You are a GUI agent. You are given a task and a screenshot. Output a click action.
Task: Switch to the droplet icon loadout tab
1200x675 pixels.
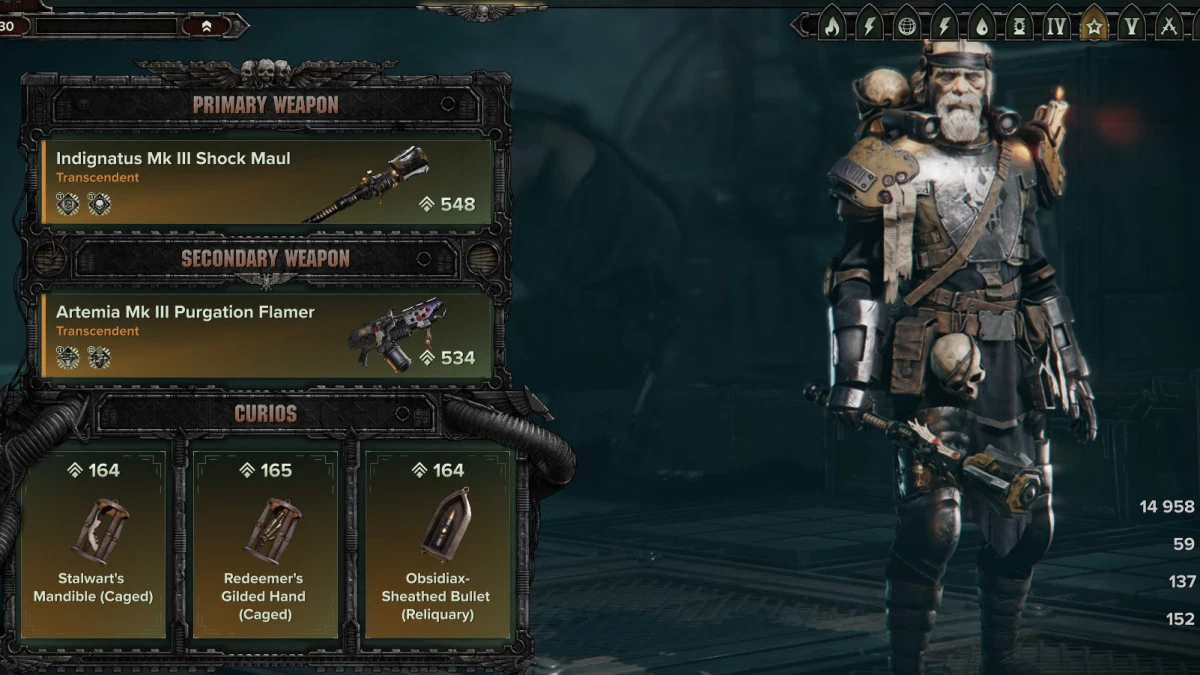pos(982,27)
